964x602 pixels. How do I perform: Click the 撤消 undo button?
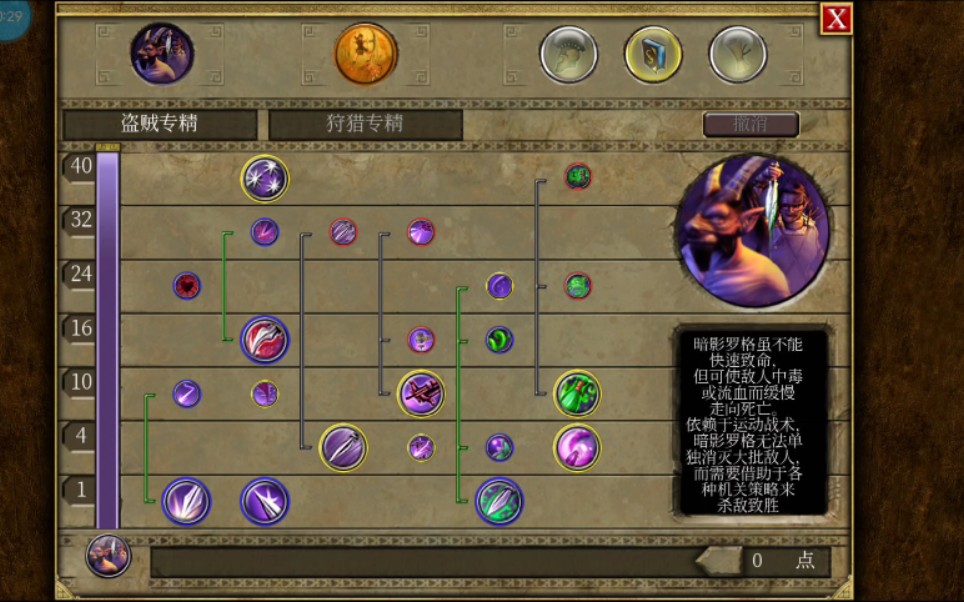click(x=750, y=124)
